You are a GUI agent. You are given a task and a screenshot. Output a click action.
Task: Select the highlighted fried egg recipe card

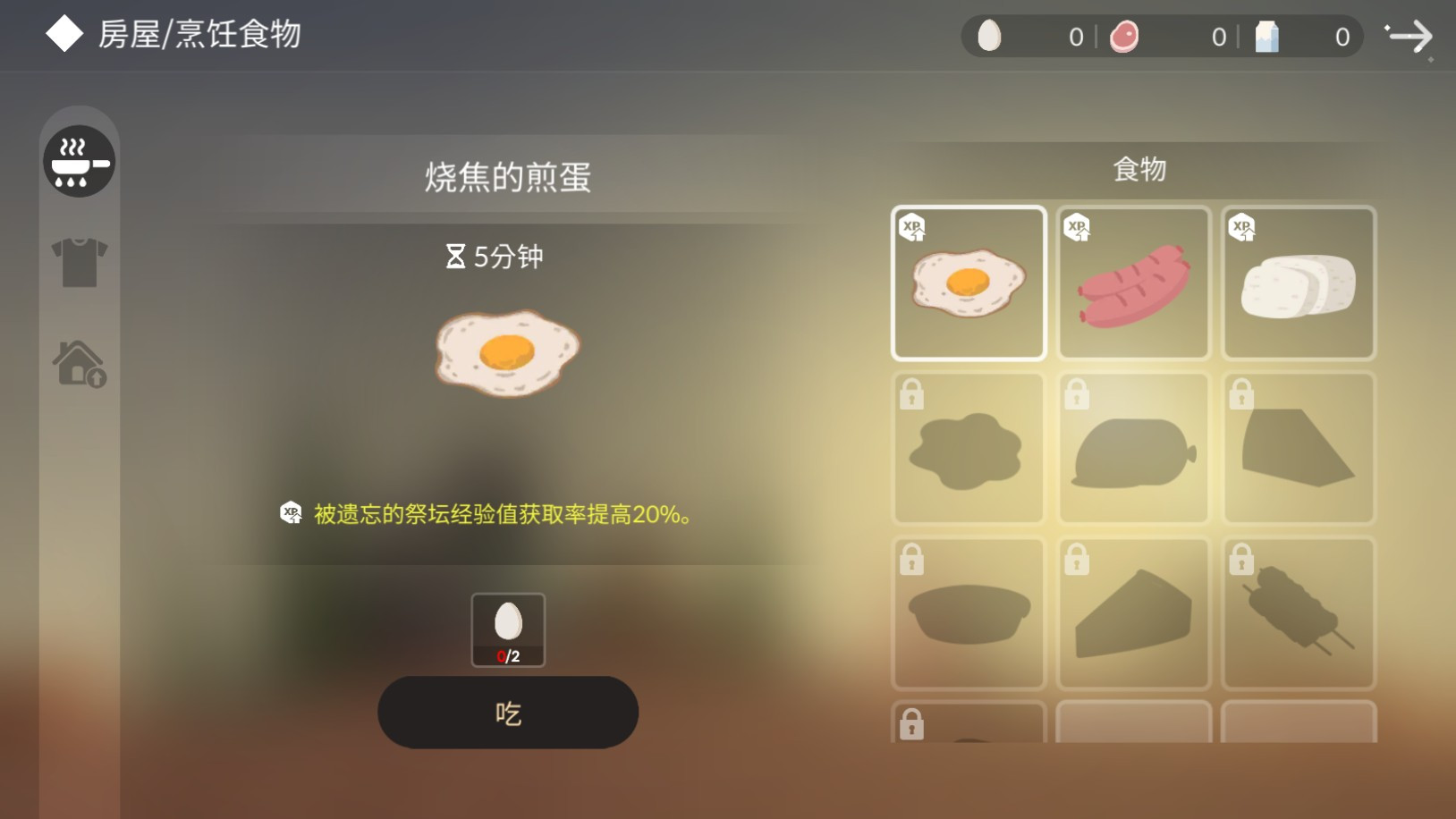(969, 283)
